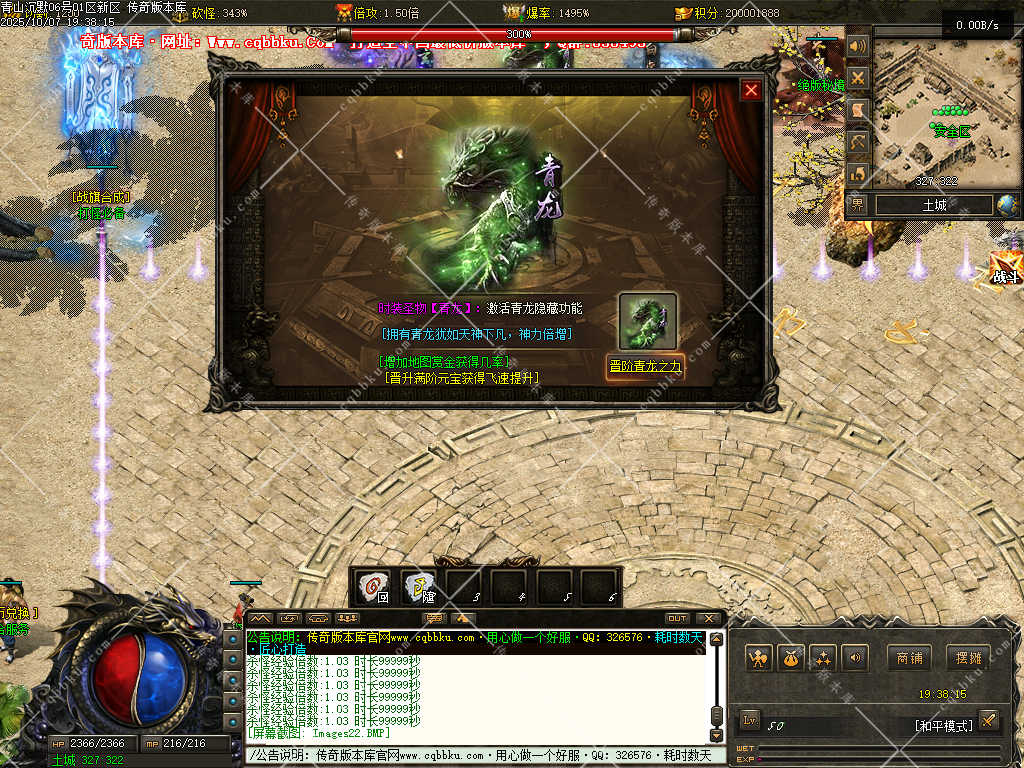The image size is (1024, 768).
Task: Open the skills sparkle icon
Action: (823, 657)
